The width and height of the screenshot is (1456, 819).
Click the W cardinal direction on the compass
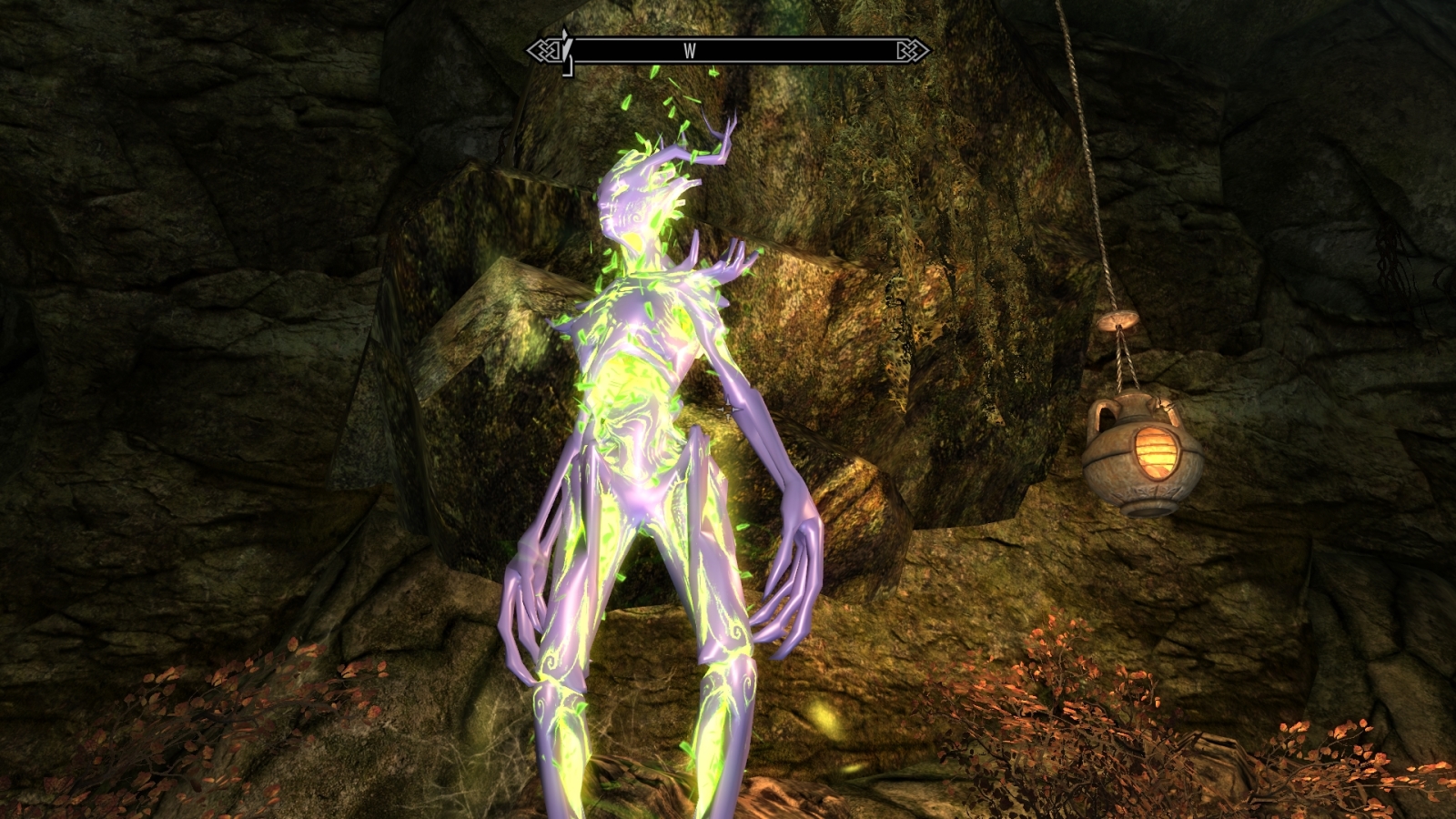pos(690,50)
